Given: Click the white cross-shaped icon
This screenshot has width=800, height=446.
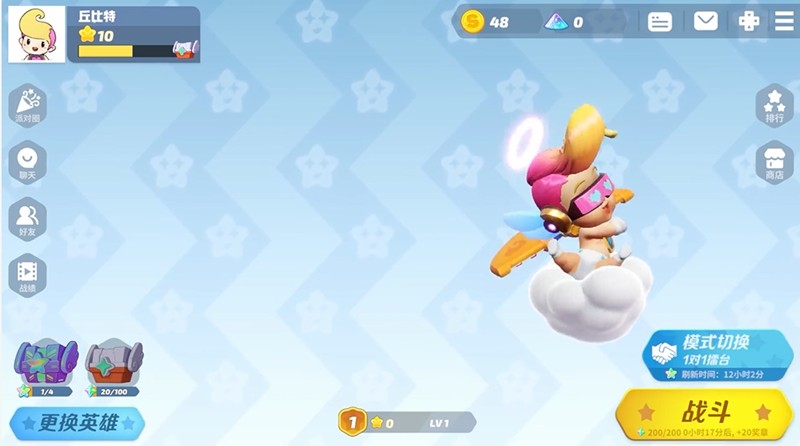Looking at the screenshot, I should click(748, 21).
